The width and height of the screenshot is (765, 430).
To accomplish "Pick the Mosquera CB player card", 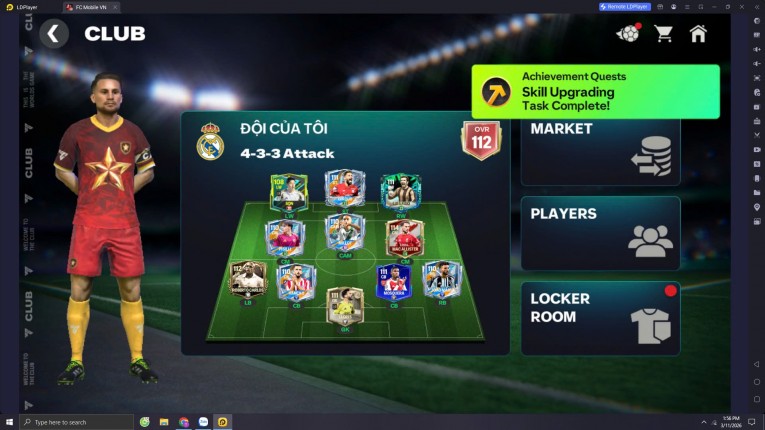I will click(393, 284).
